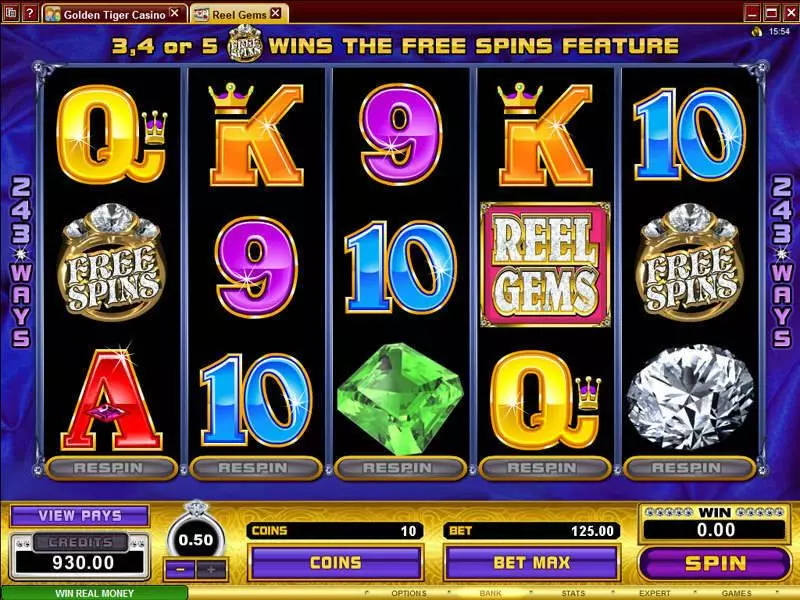The image size is (800, 600).
Task: Spin the reels with the SPIN button
Action: [x=714, y=563]
